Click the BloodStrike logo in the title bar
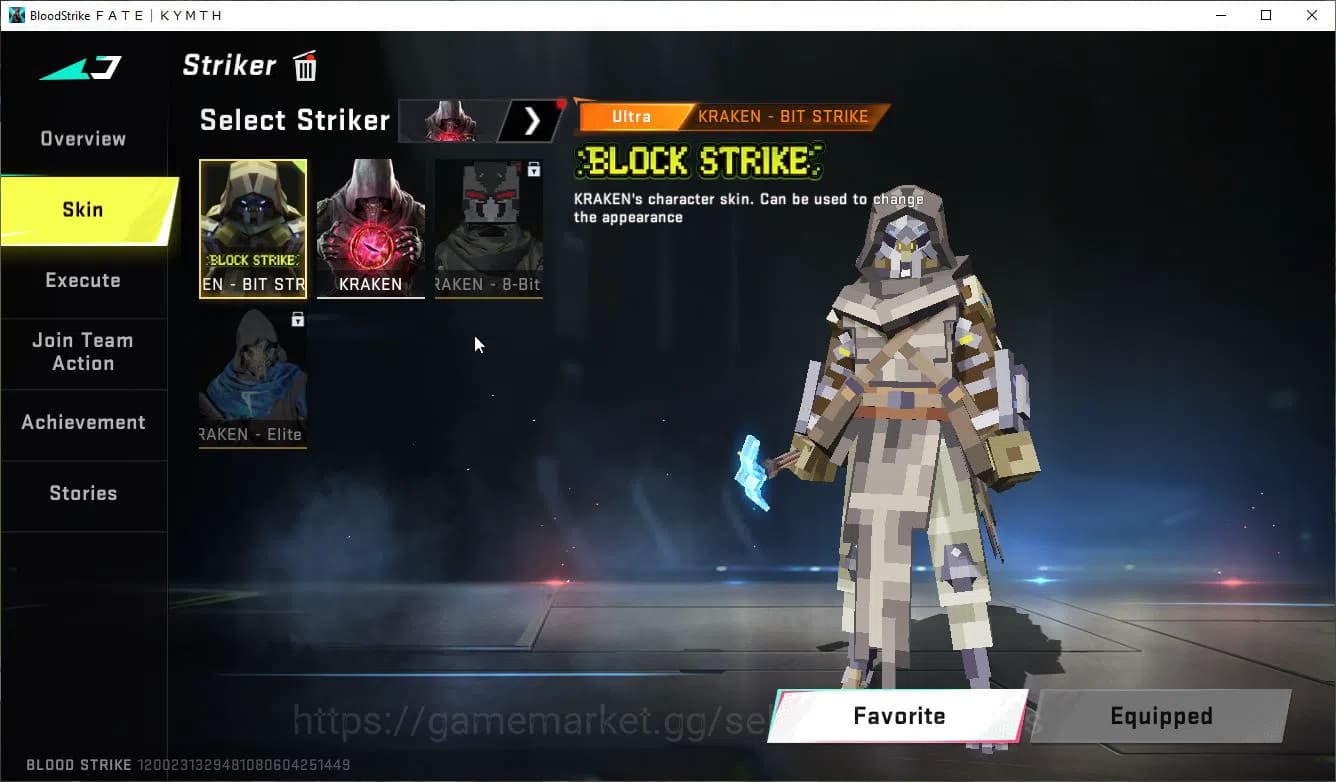Image resolution: width=1336 pixels, height=782 pixels. 15,14
